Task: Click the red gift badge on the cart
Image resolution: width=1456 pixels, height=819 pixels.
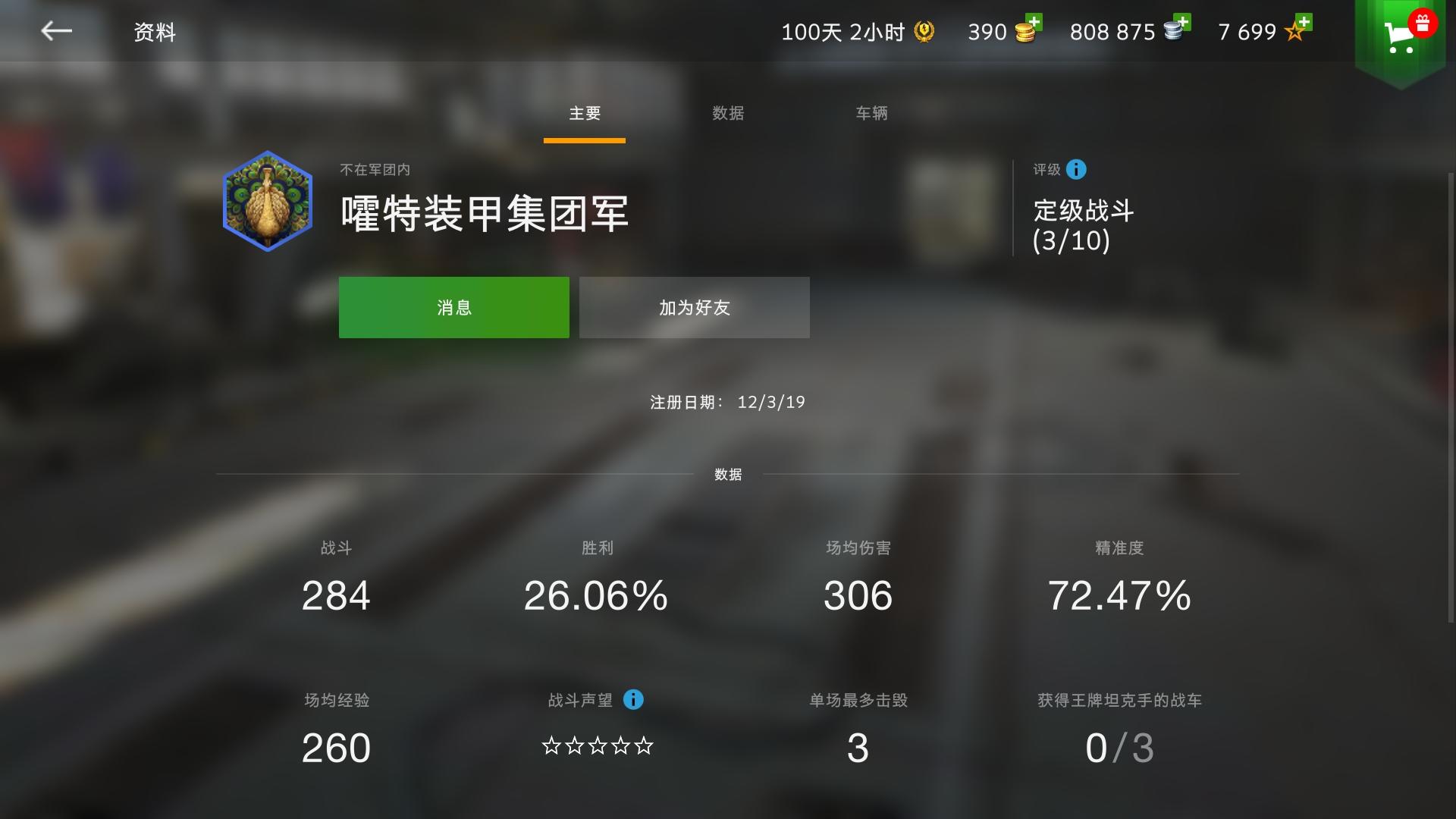Action: coord(1423,23)
